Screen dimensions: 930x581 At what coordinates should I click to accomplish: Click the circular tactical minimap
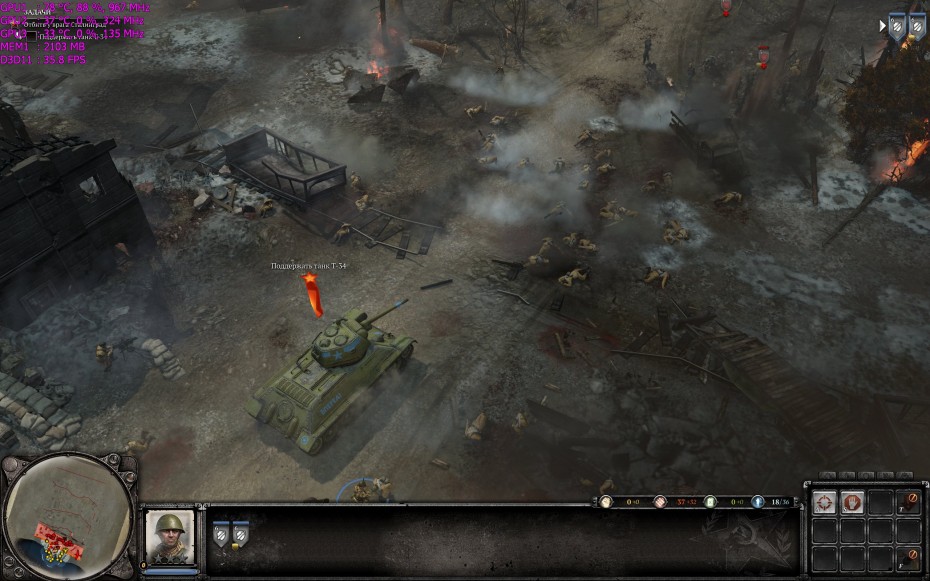coord(68,515)
